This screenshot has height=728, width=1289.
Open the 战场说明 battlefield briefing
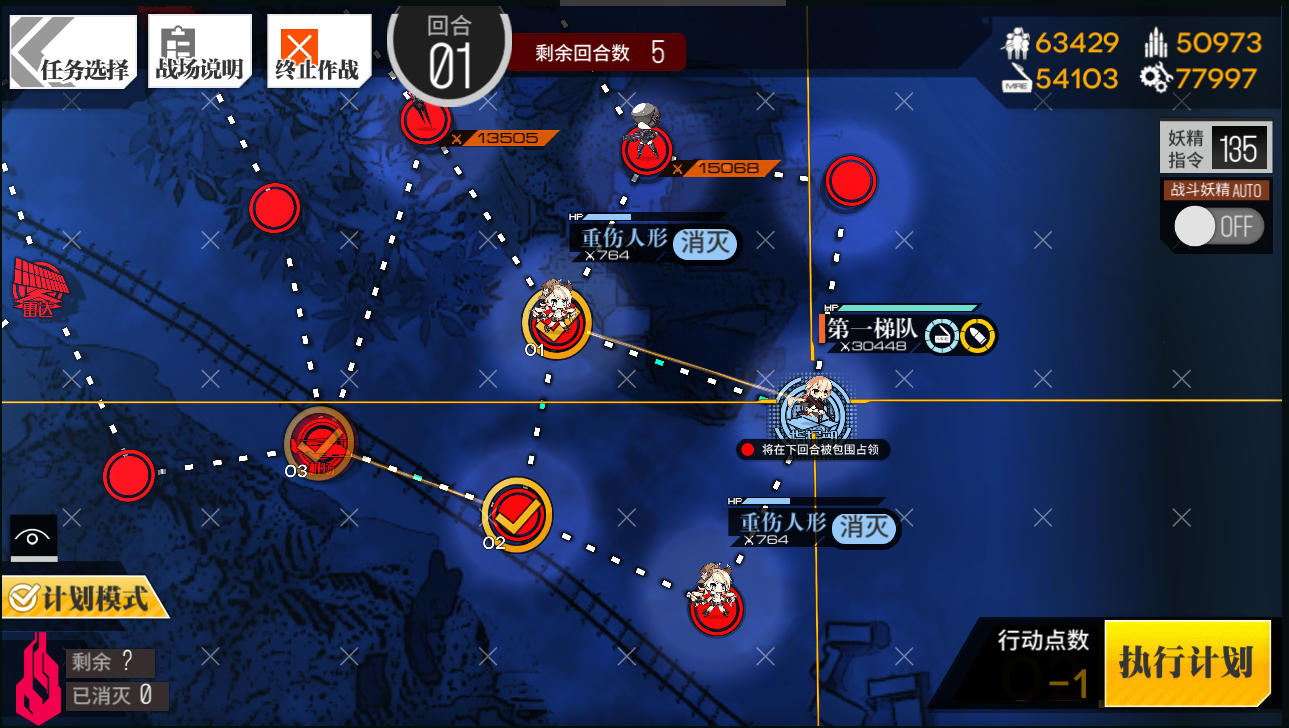(x=198, y=52)
